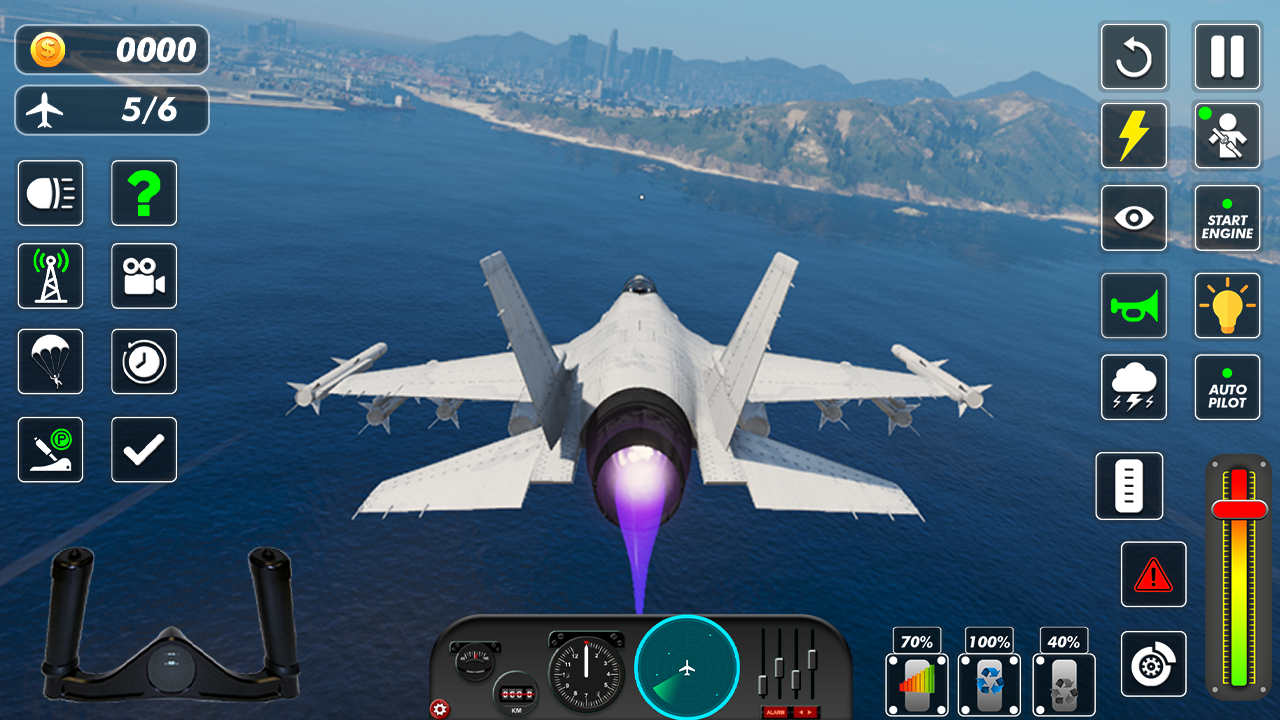1280x720 pixels.
Task: Expand the altitude ruler gauge panel
Action: (x=1129, y=487)
